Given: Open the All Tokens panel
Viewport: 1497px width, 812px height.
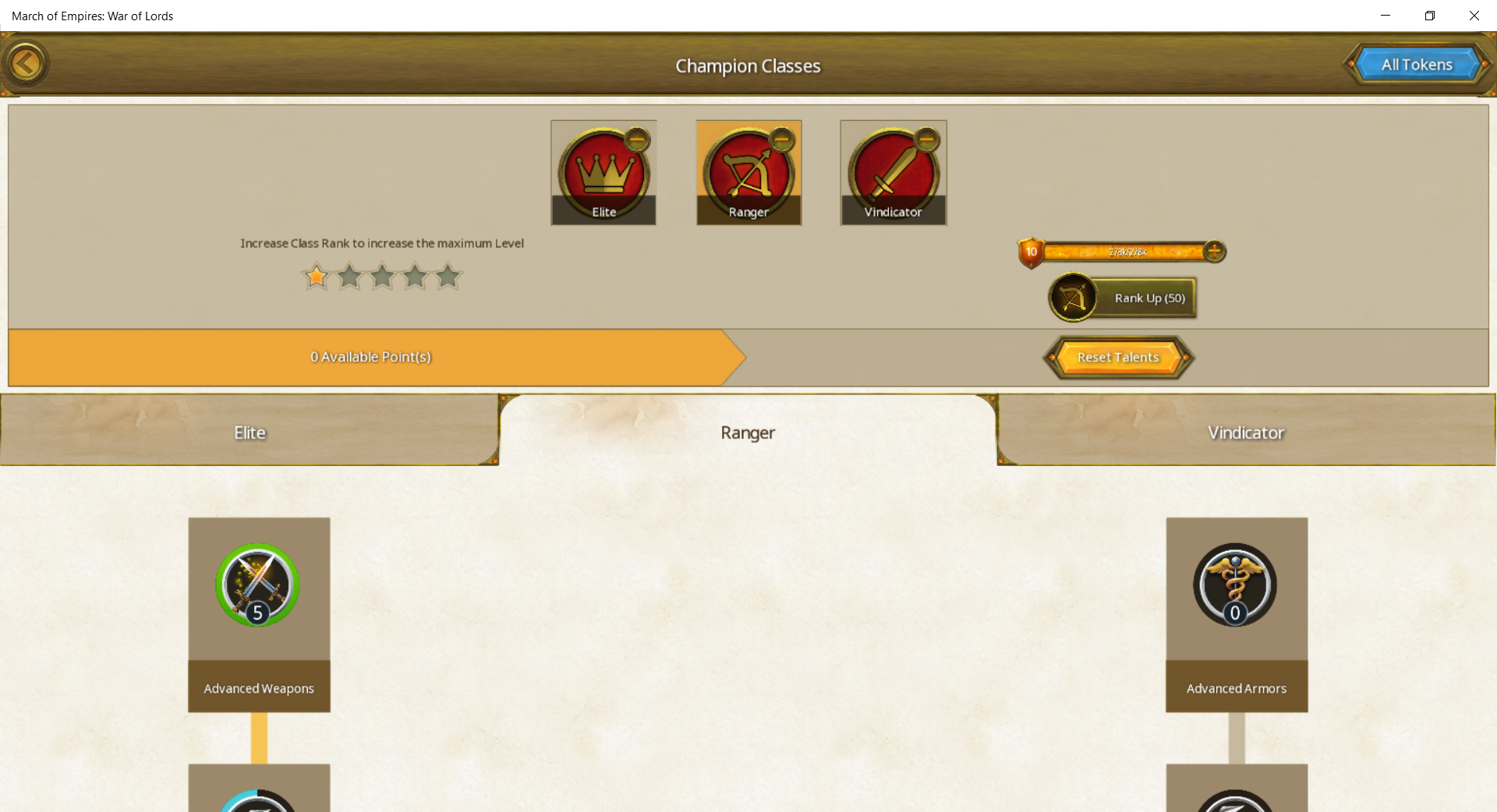Looking at the screenshot, I should coord(1417,65).
